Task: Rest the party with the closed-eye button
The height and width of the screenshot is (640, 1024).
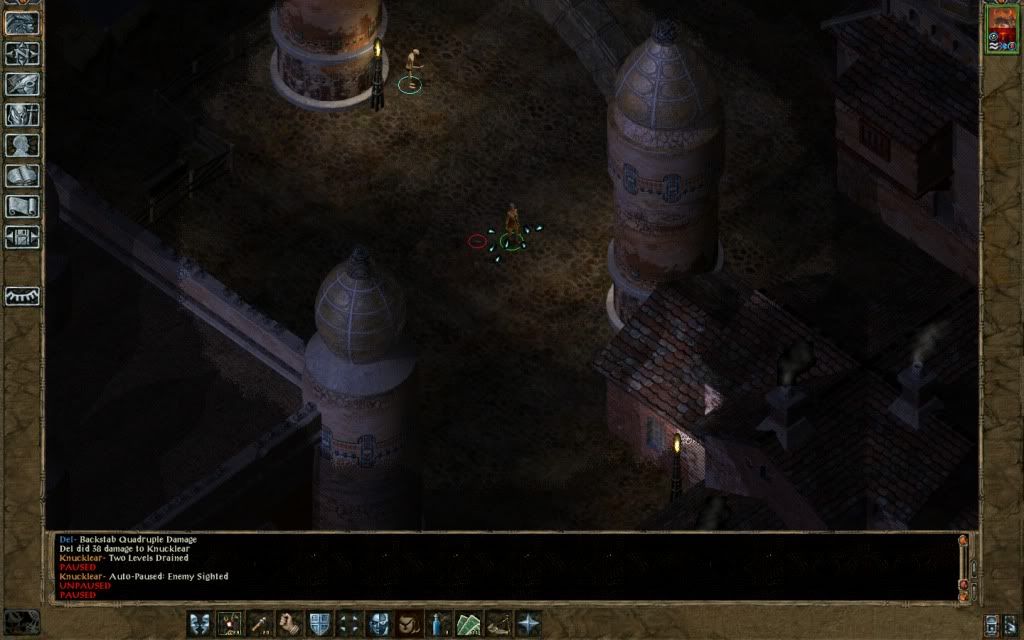Action: (22, 296)
